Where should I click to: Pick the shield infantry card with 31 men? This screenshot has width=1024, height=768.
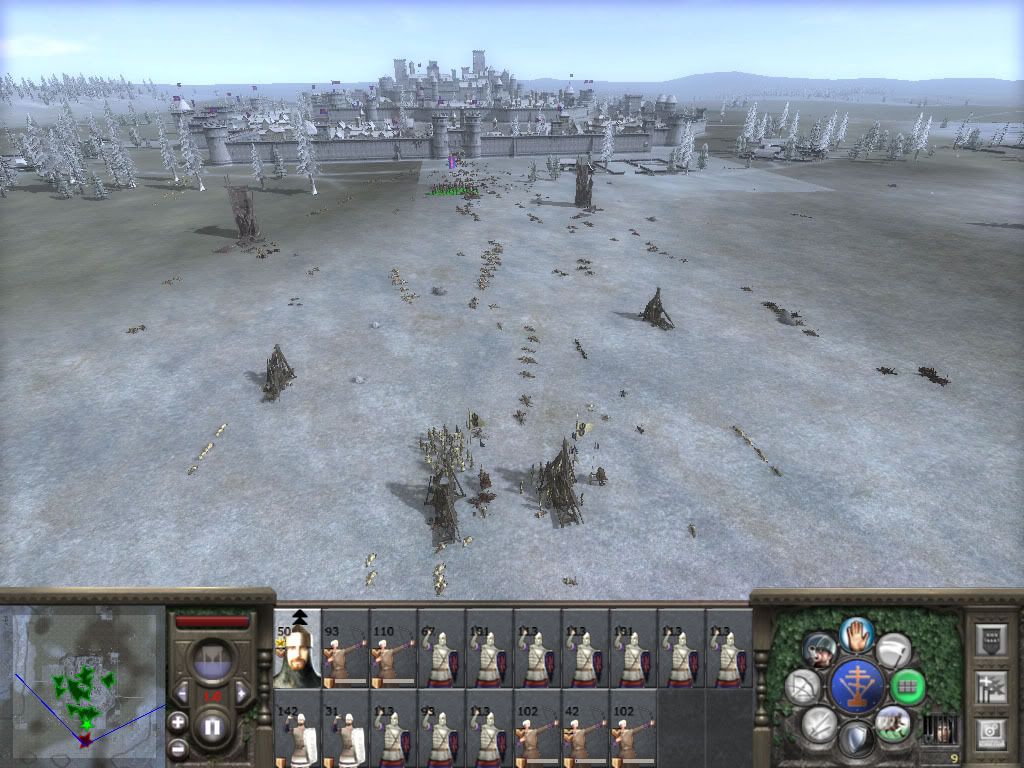pos(345,729)
